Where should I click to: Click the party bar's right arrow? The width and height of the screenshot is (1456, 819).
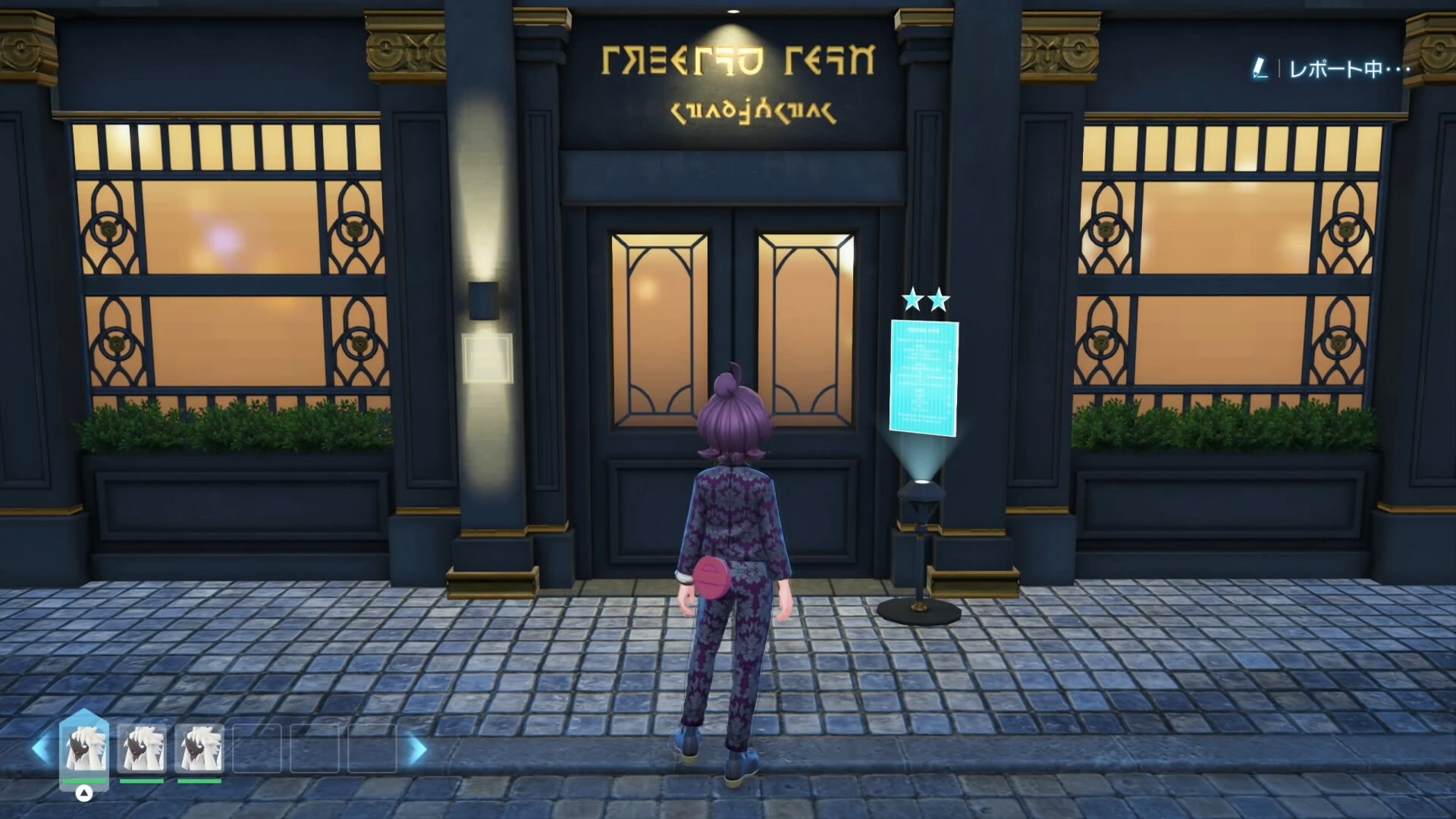click(x=417, y=749)
